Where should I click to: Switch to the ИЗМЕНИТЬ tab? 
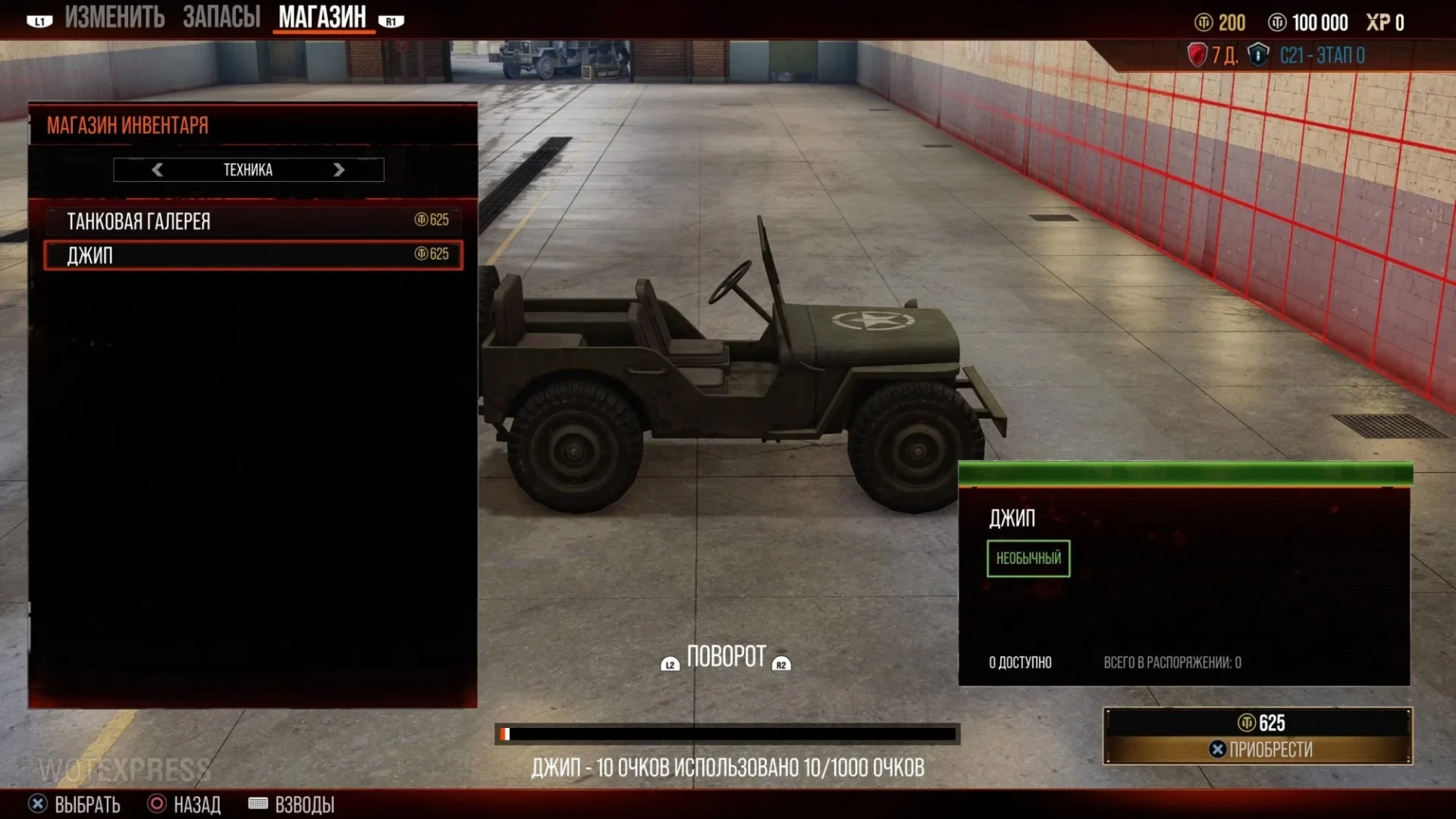pyautogui.click(x=114, y=17)
